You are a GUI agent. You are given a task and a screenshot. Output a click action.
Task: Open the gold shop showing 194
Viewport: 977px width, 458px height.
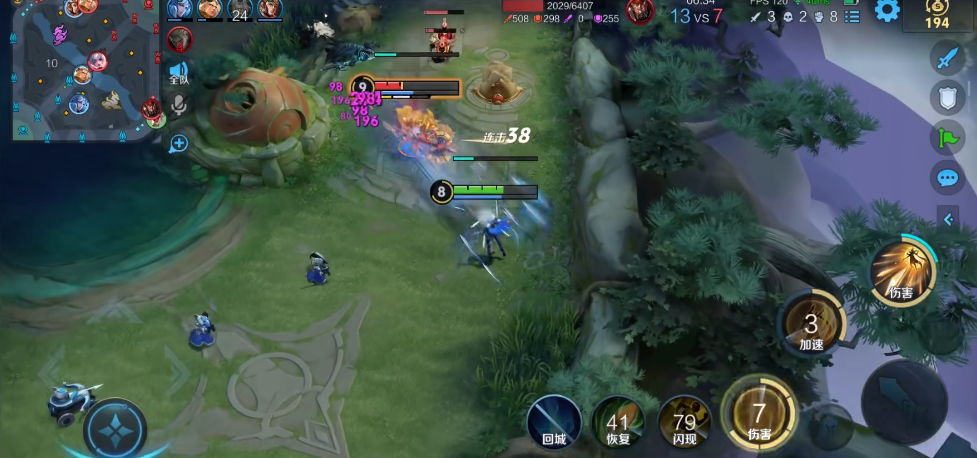coord(937,14)
